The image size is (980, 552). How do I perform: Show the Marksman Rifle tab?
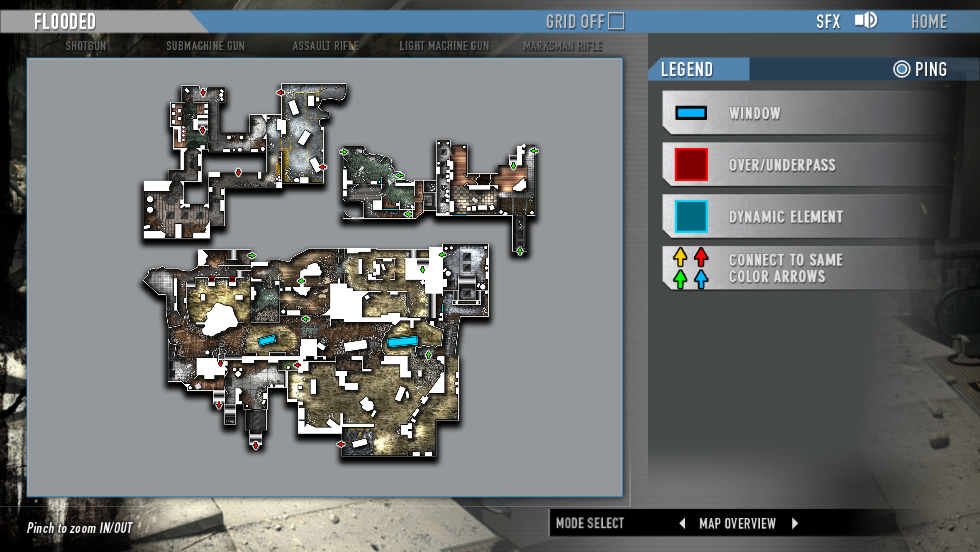(562, 46)
